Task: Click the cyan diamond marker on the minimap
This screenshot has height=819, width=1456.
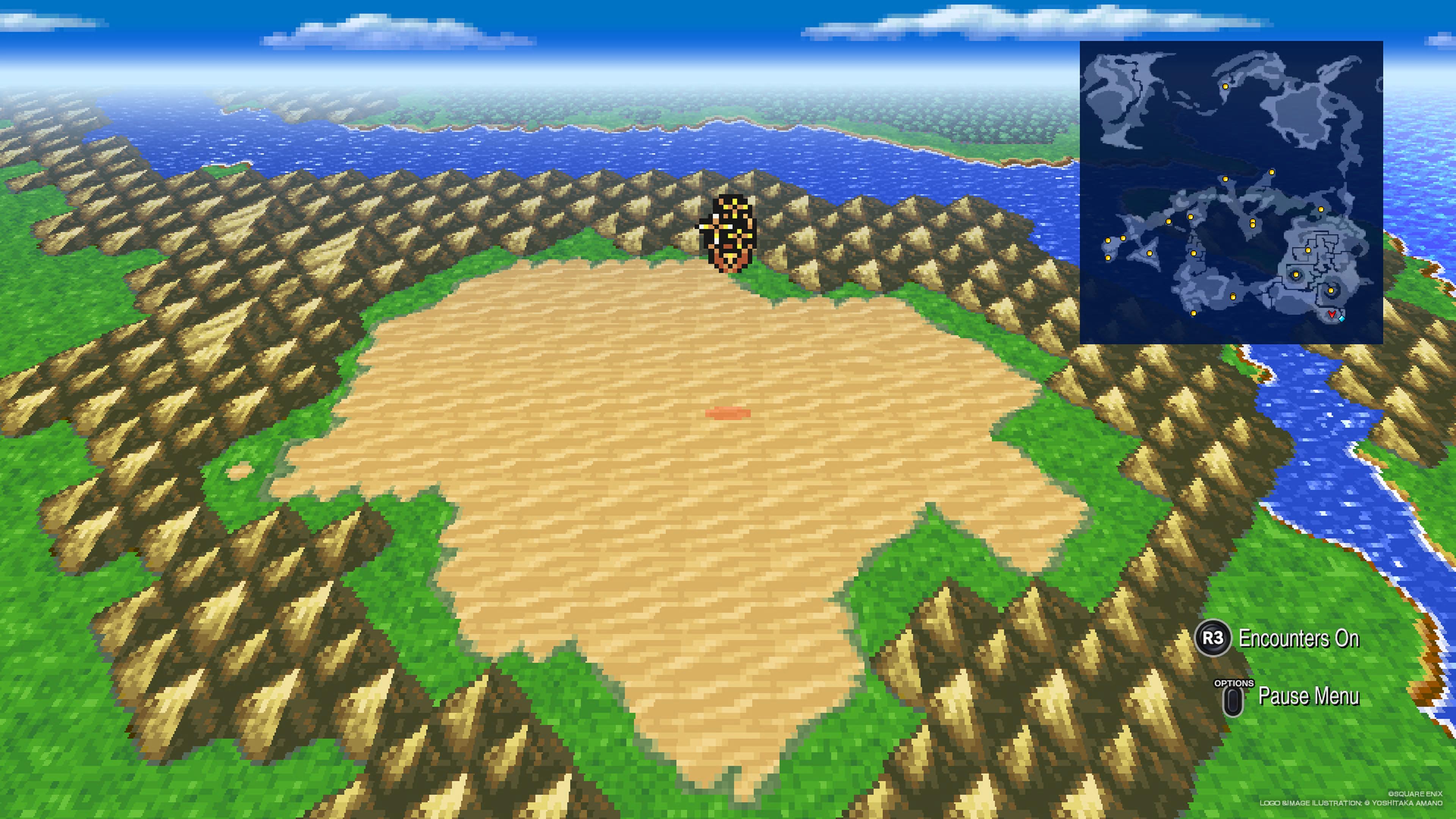Action: [x=1342, y=319]
